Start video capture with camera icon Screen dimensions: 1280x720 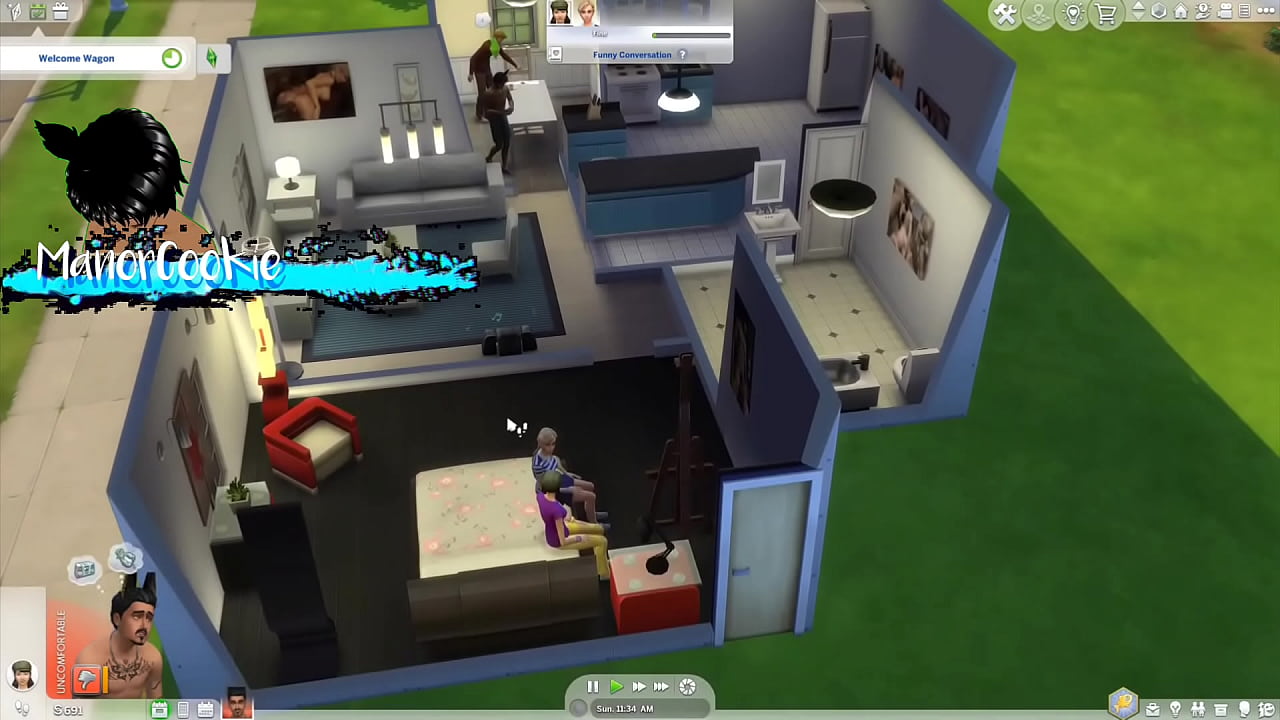(x=1225, y=12)
